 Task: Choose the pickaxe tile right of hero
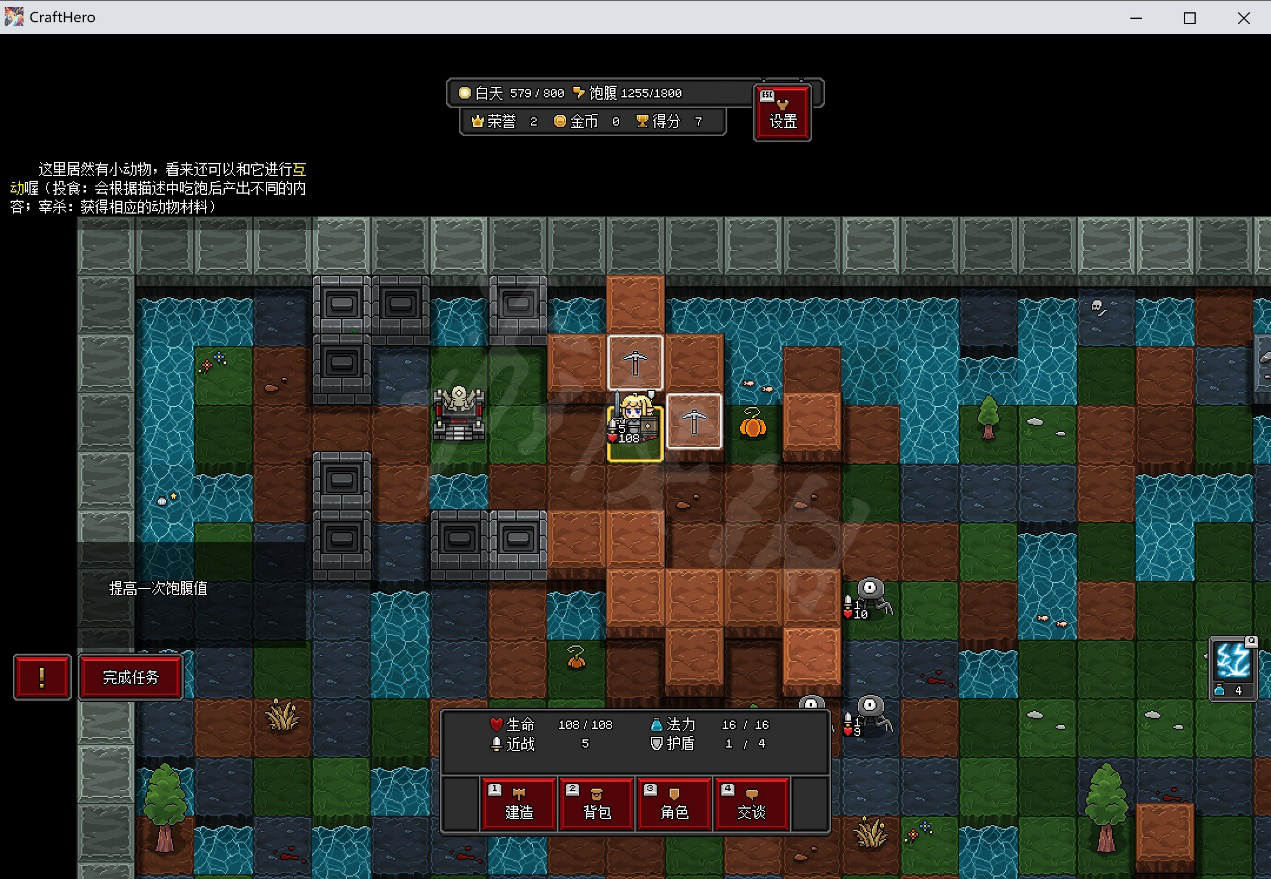pos(694,421)
